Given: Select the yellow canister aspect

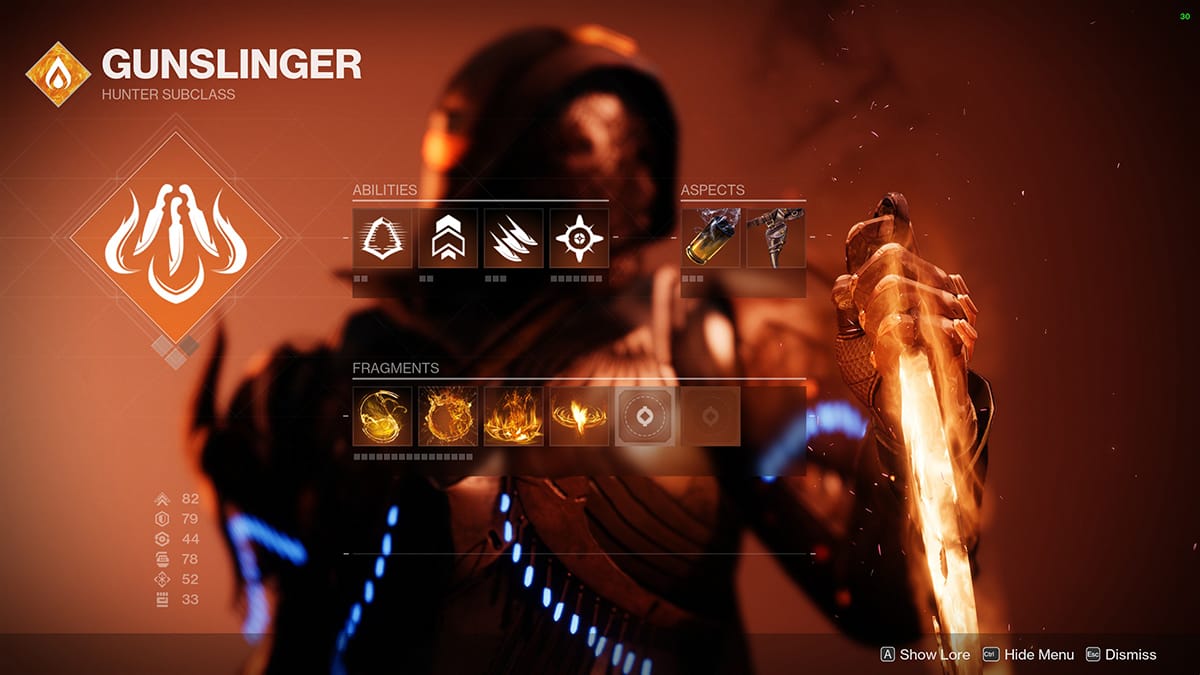Looking at the screenshot, I should coord(711,238).
